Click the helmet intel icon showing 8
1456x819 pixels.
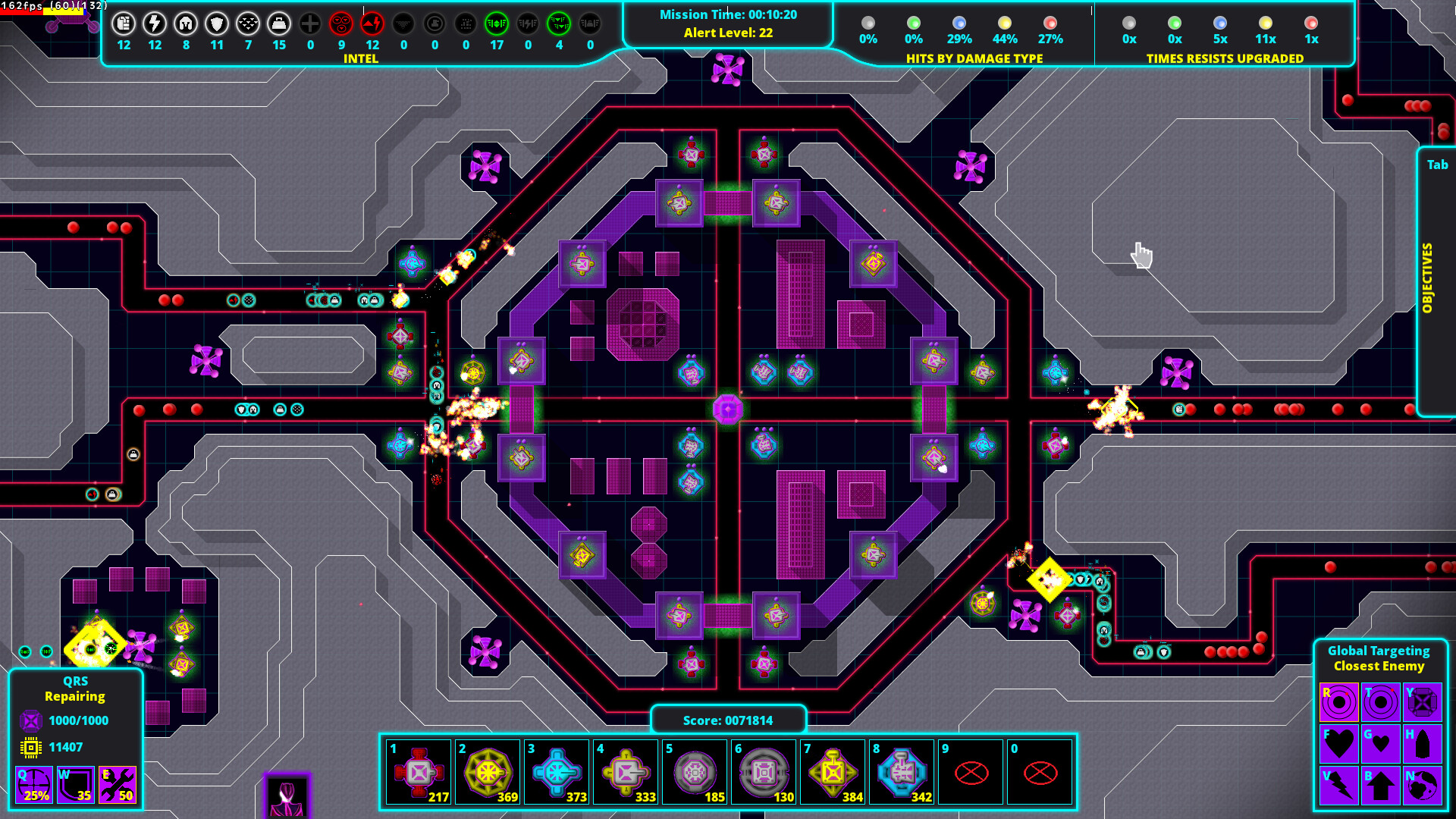coord(186,24)
